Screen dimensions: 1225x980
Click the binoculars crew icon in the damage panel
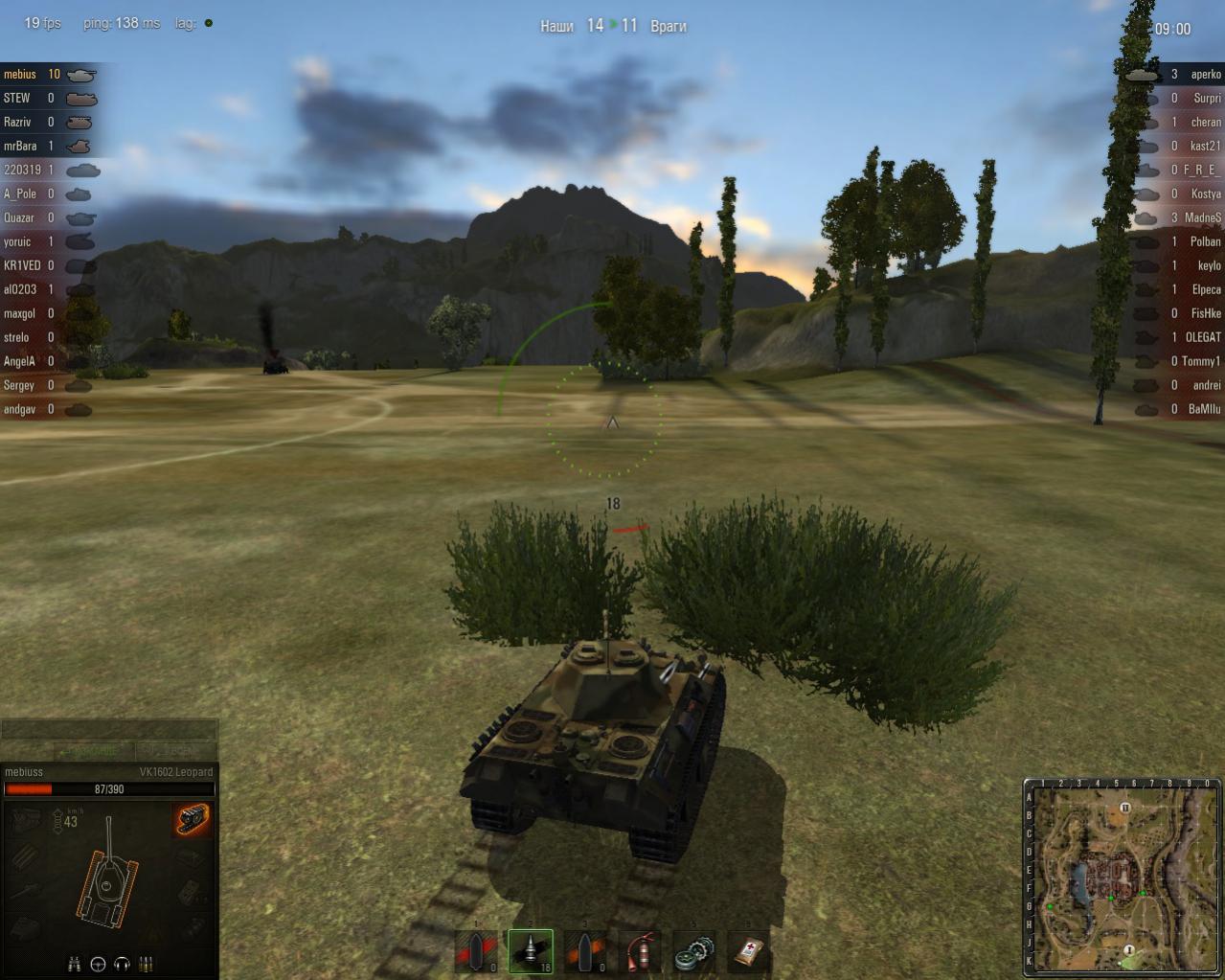click(x=75, y=964)
